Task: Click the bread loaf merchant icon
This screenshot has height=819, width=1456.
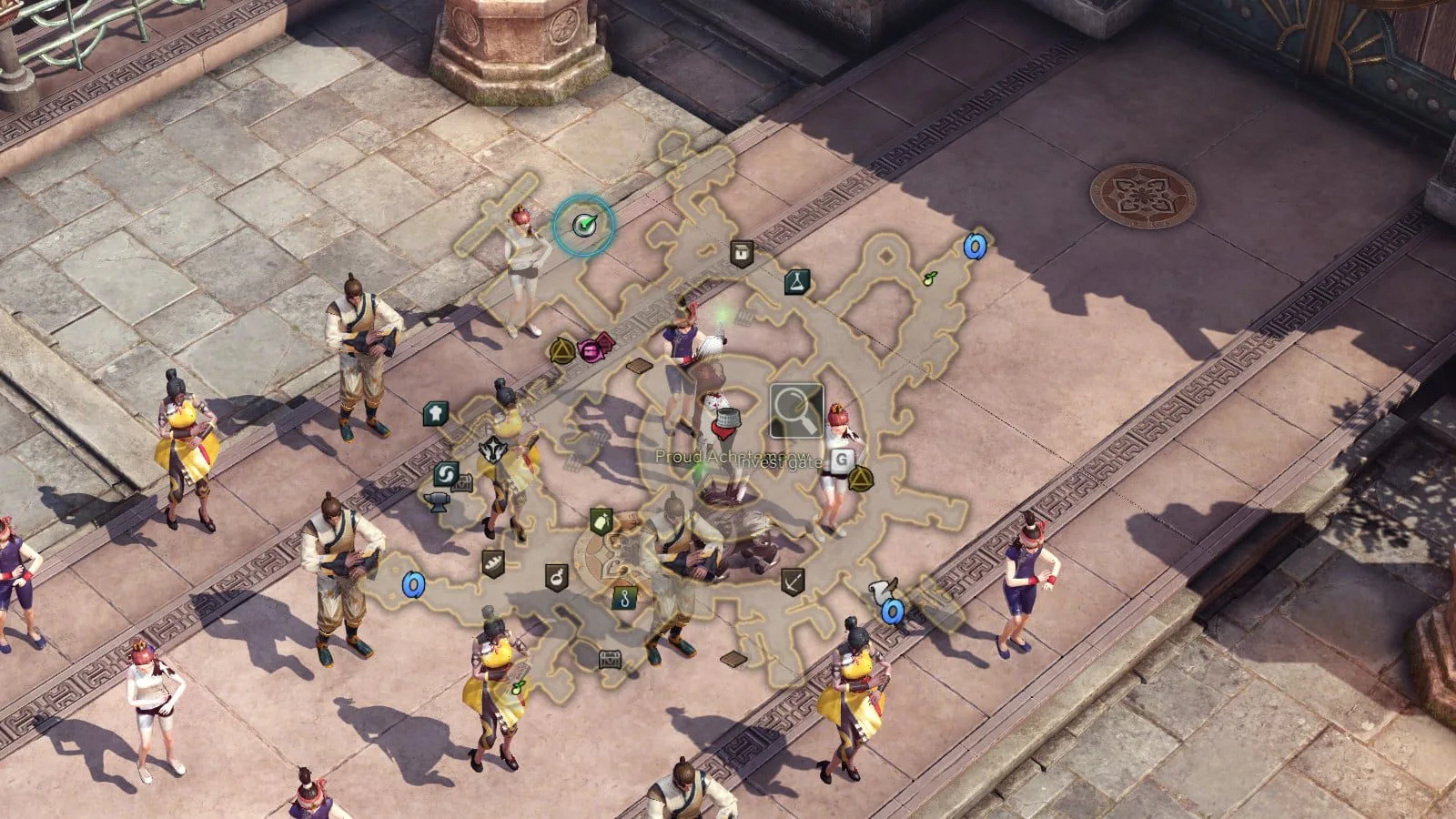Action: (x=493, y=562)
